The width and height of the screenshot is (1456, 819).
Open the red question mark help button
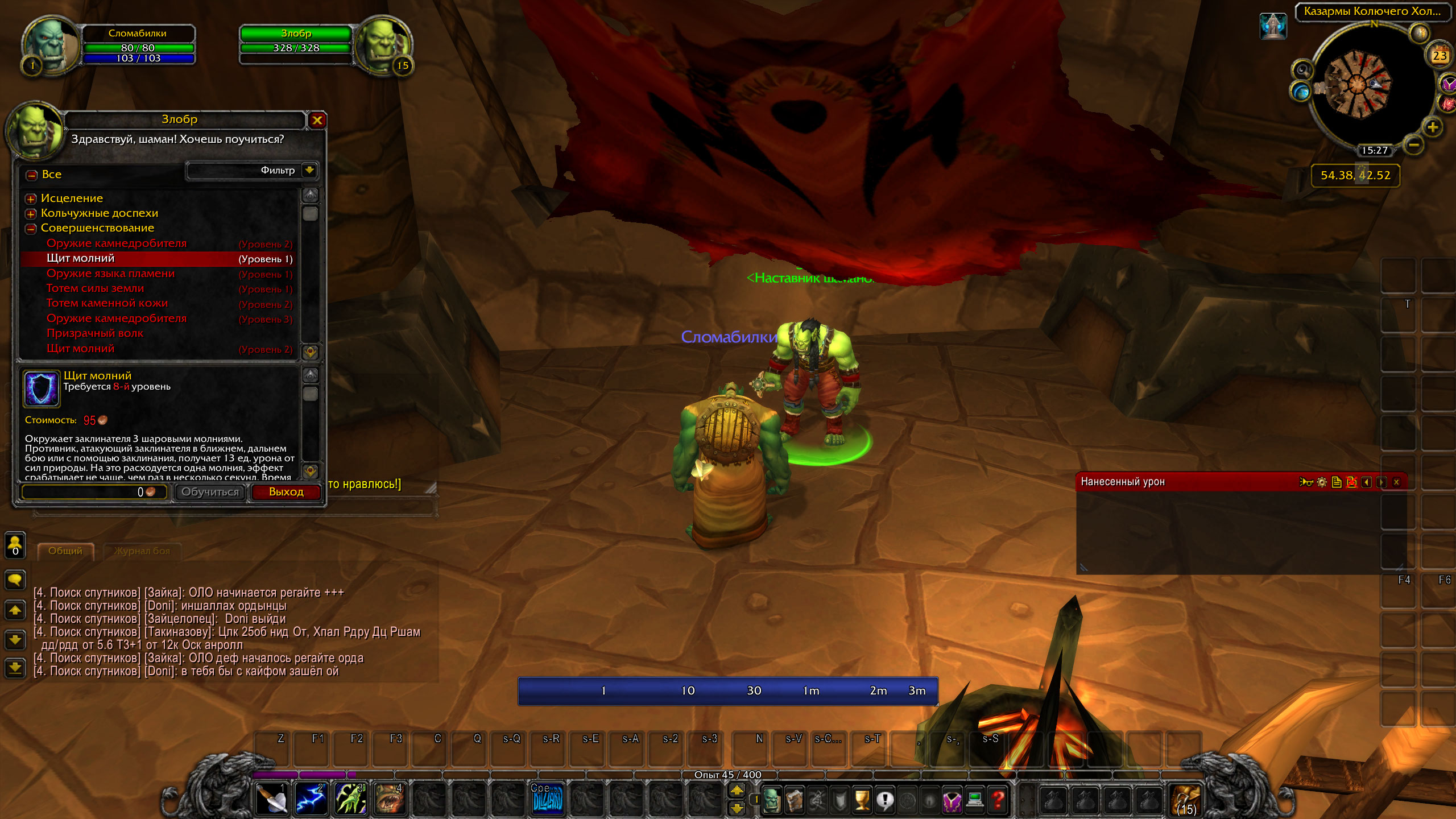pyautogui.click(x=998, y=800)
